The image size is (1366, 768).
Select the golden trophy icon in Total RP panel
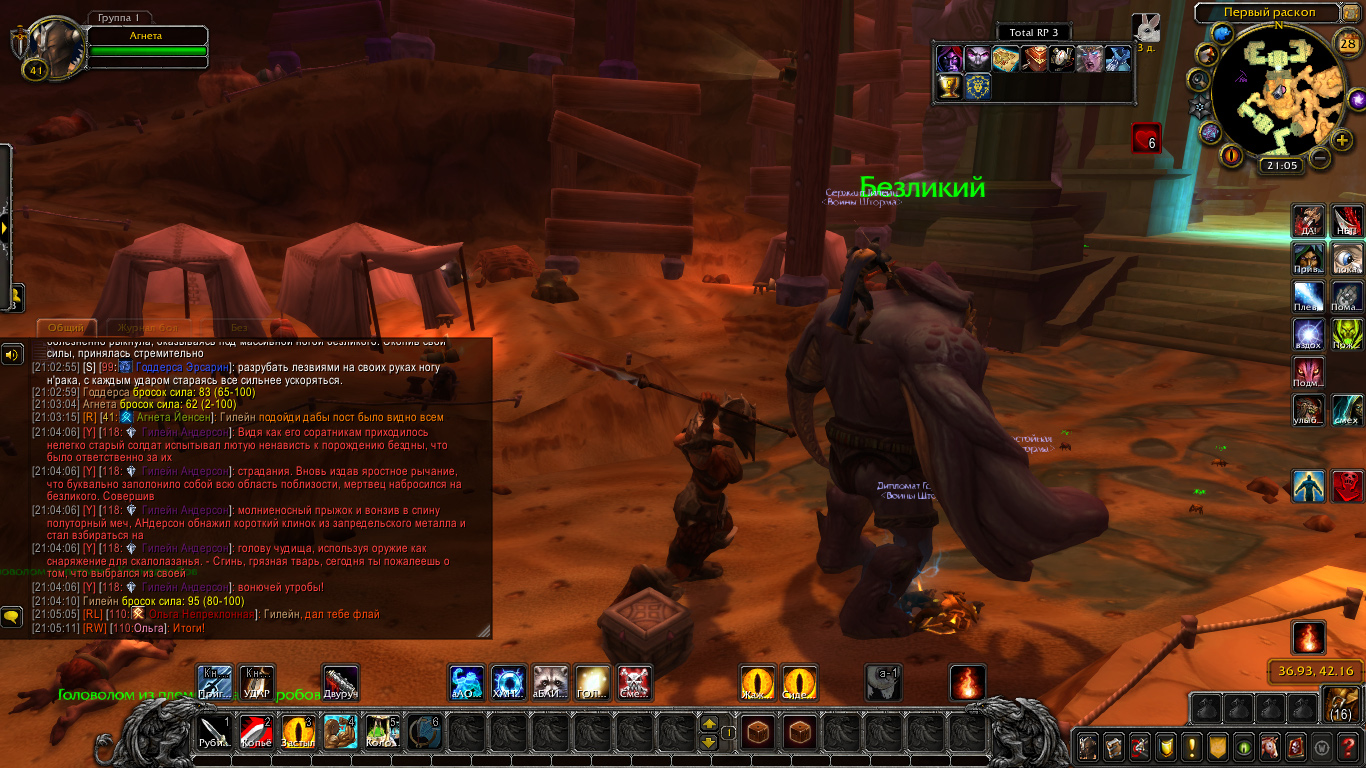(948, 87)
